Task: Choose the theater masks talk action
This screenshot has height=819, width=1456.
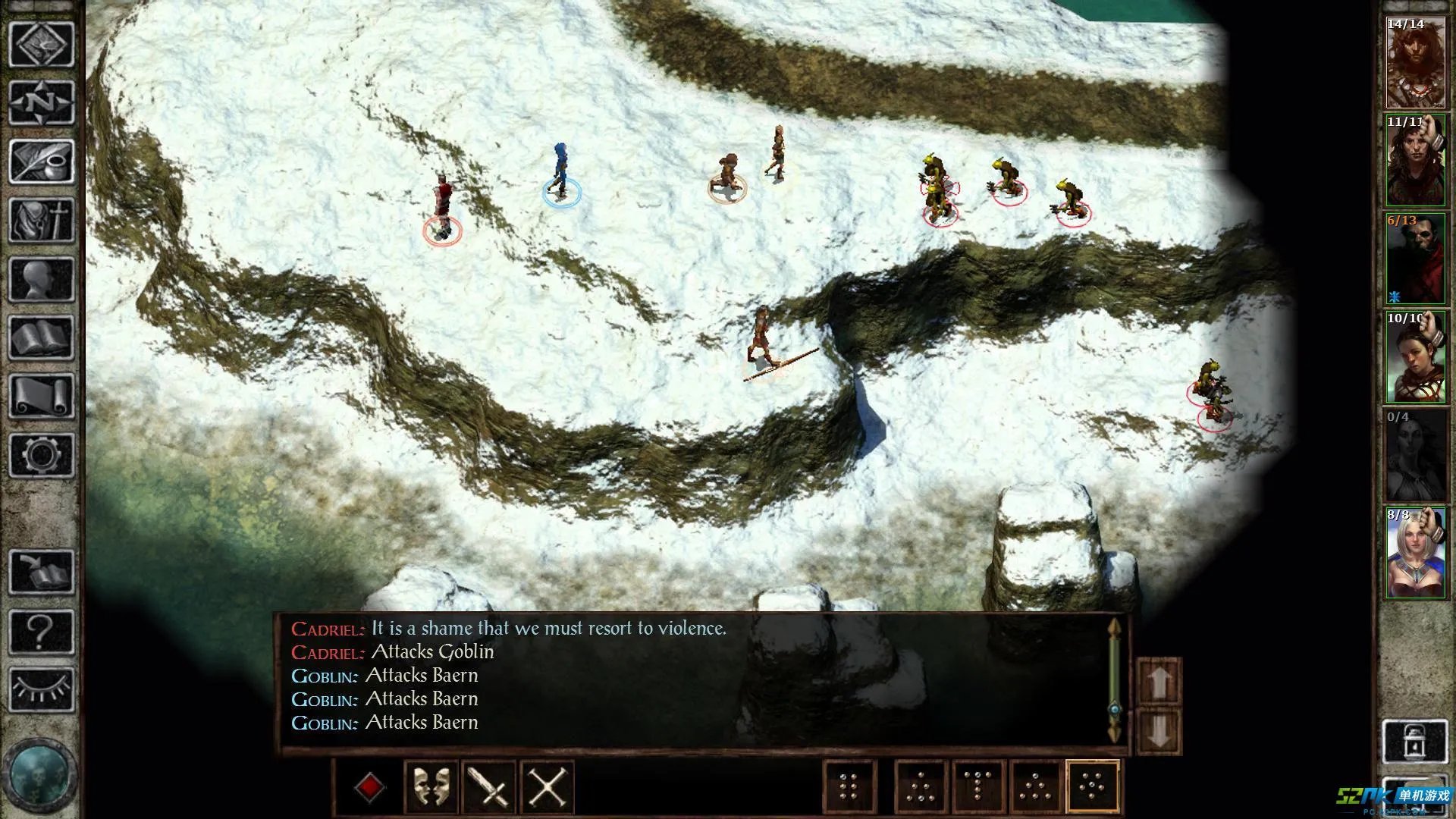Action: point(431,787)
